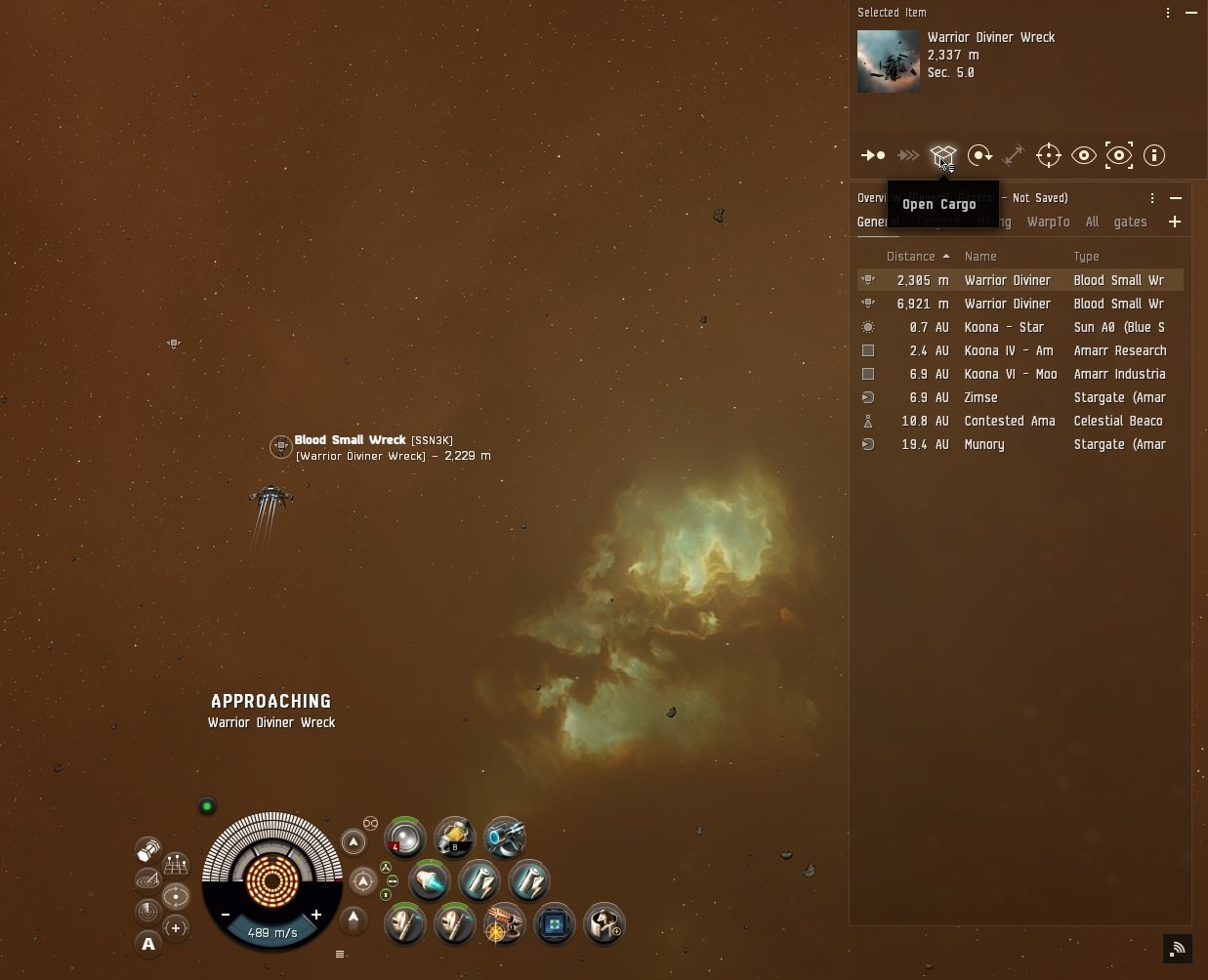Switch to the WarpTo overview tab
The image size is (1208, 980).
(x=1048, y=223)
